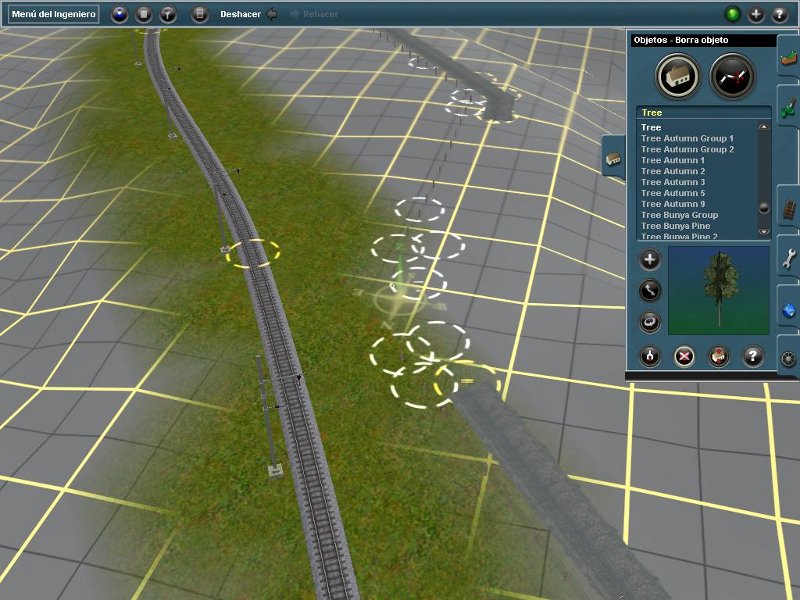Open the objects panel help question mark

point(754,355)
